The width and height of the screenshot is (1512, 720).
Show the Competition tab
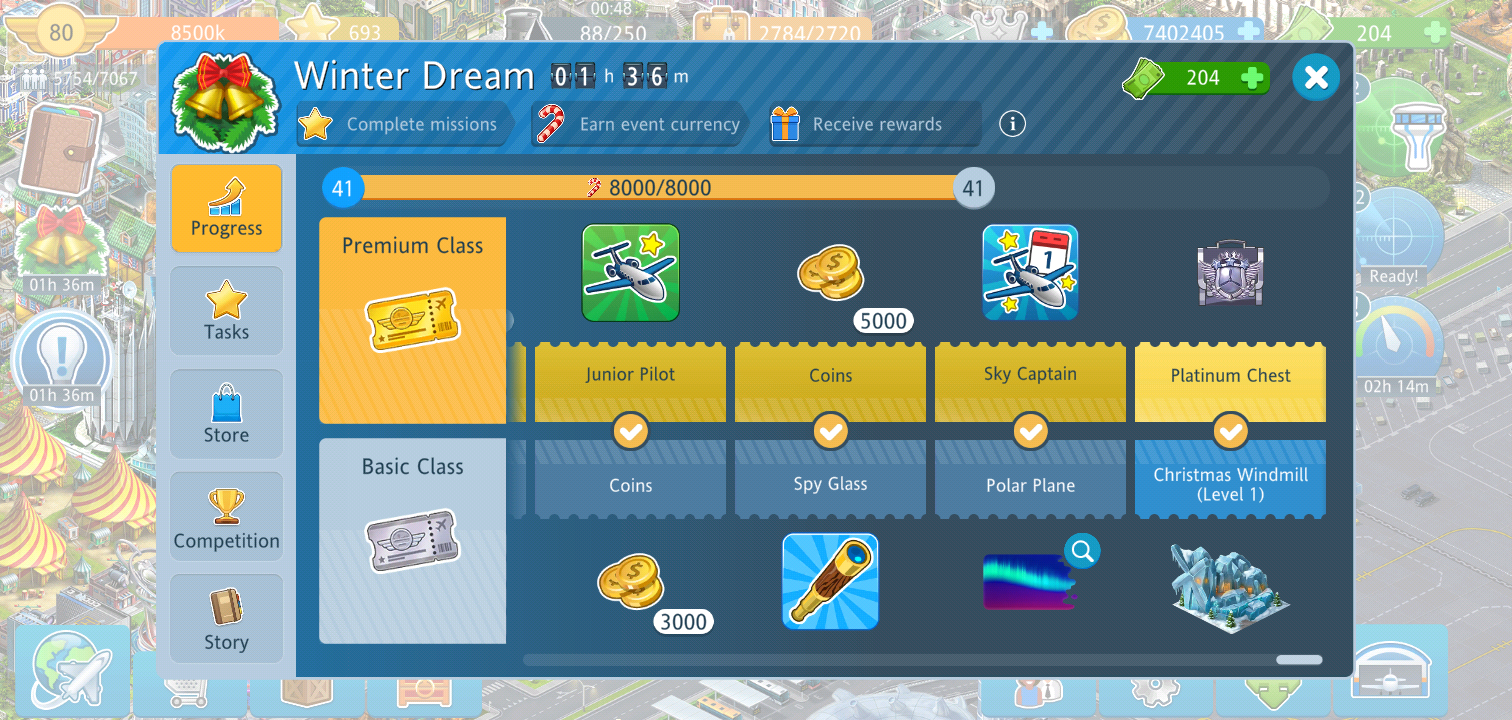(226, 517)
